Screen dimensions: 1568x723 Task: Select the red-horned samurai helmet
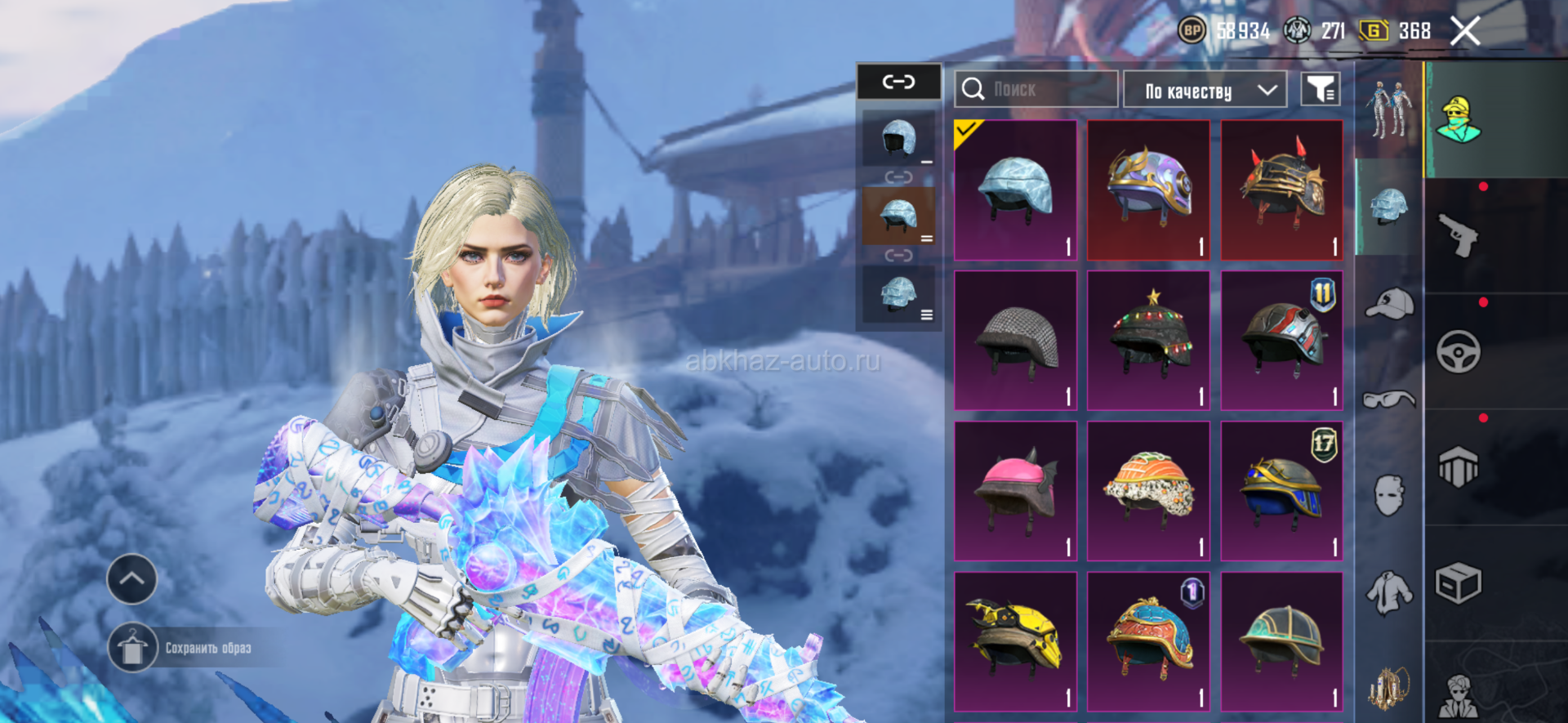[1282, 190]
